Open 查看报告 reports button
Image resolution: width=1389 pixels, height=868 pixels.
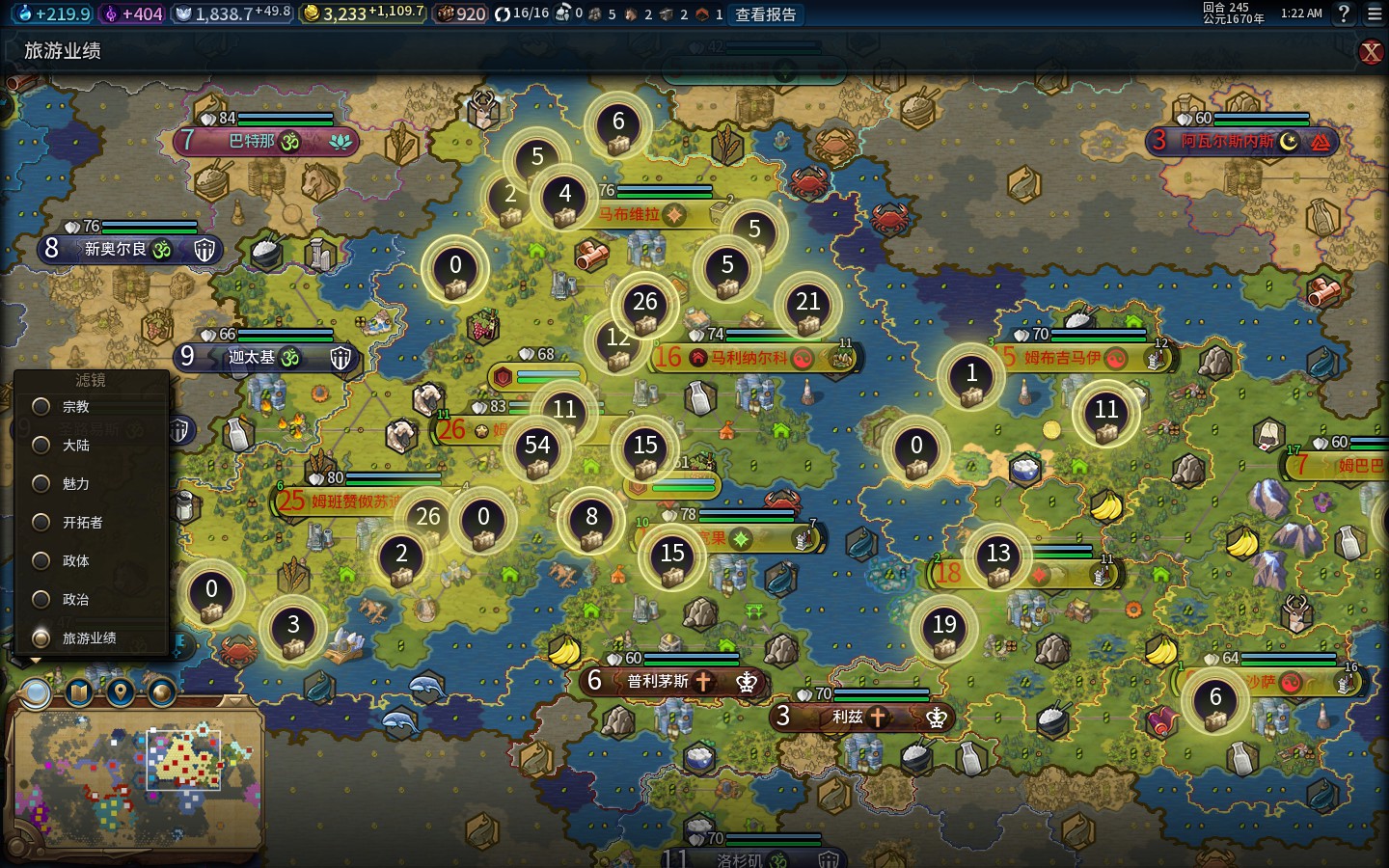click(x=766, y=14)
